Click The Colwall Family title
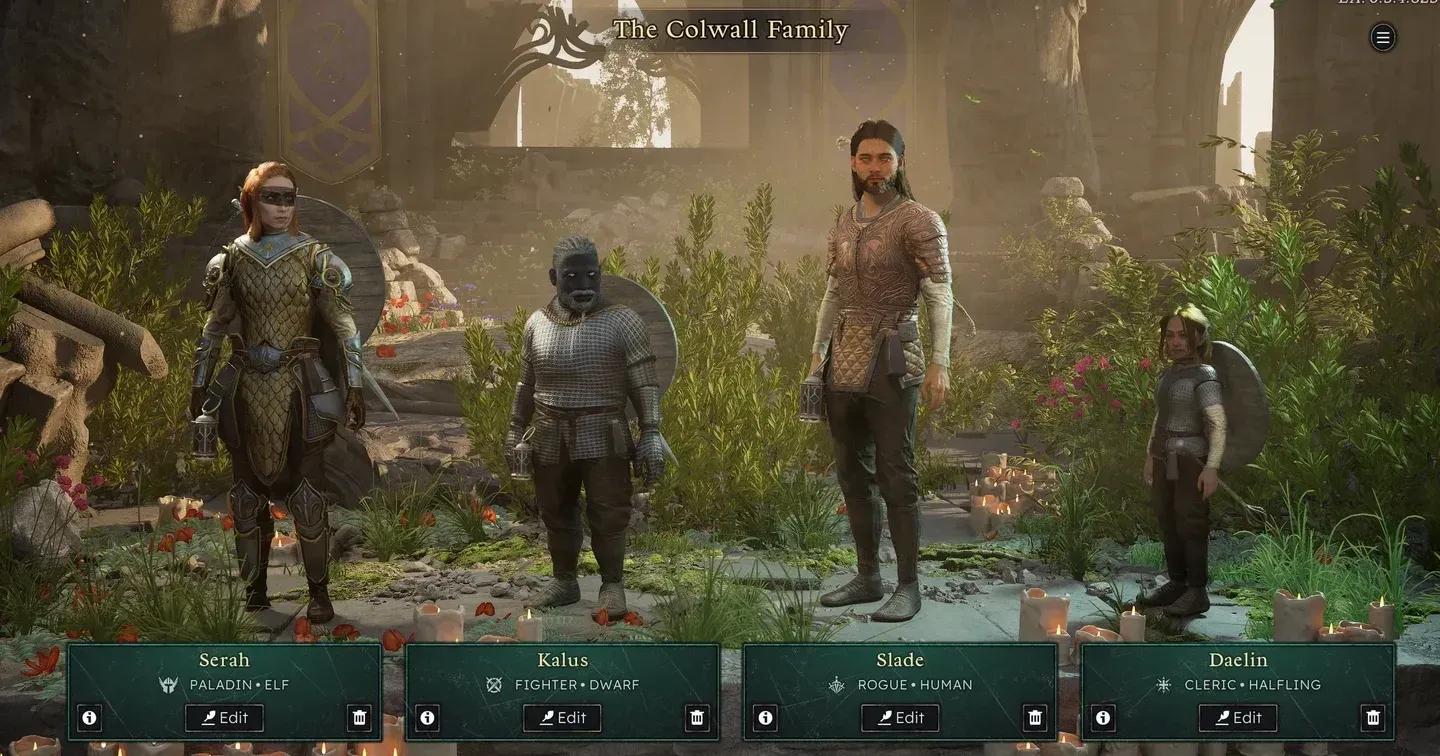Viewport: 1440px width, 756px height. pyautogui.click(x=729, y=31)
